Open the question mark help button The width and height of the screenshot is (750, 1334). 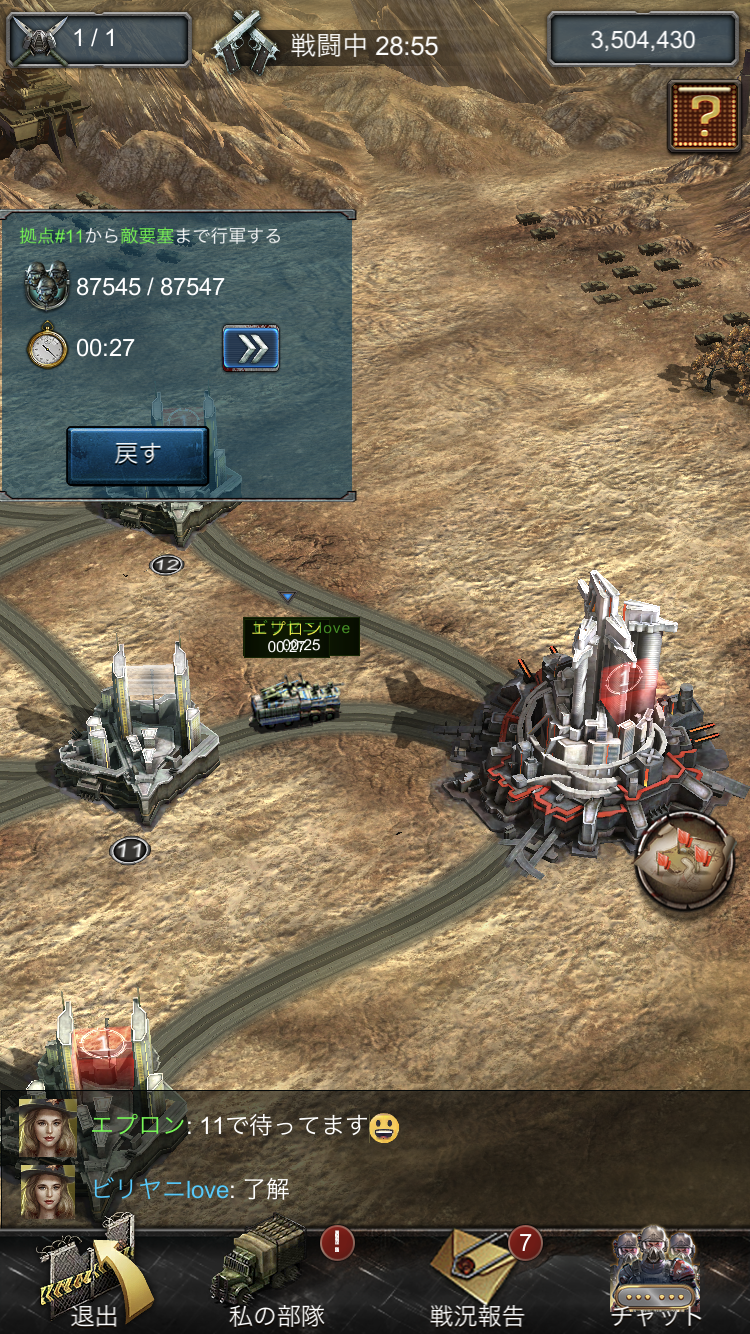click(705, 116)
